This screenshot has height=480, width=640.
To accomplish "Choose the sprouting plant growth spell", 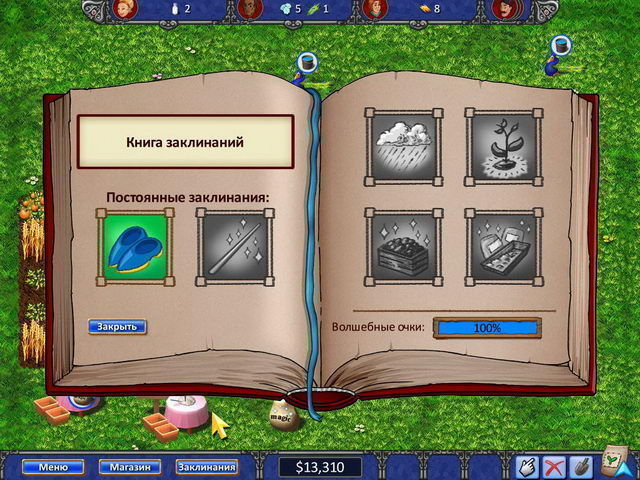I will click(x=501, y=146).
